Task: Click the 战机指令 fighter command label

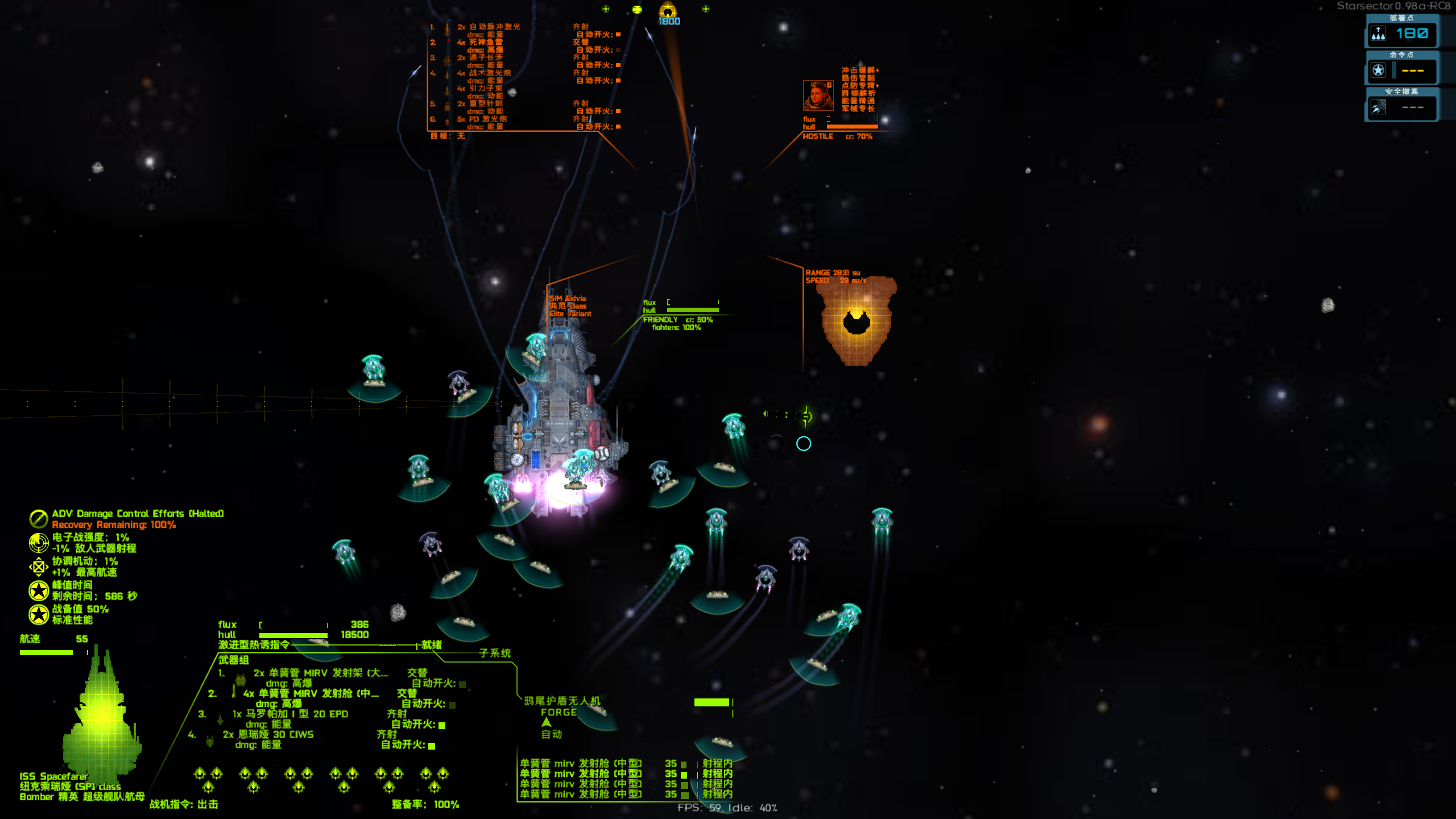Action: [x=184, y=804]
